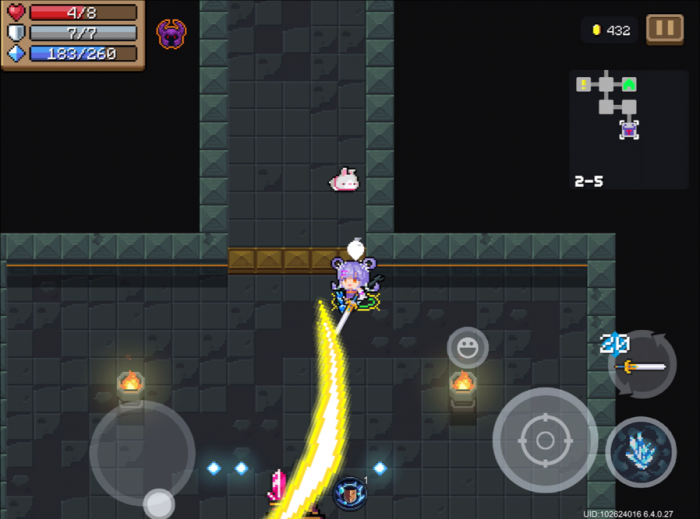Tap the virtual movement joystick
700x519 pixels.
click(142, 453)
